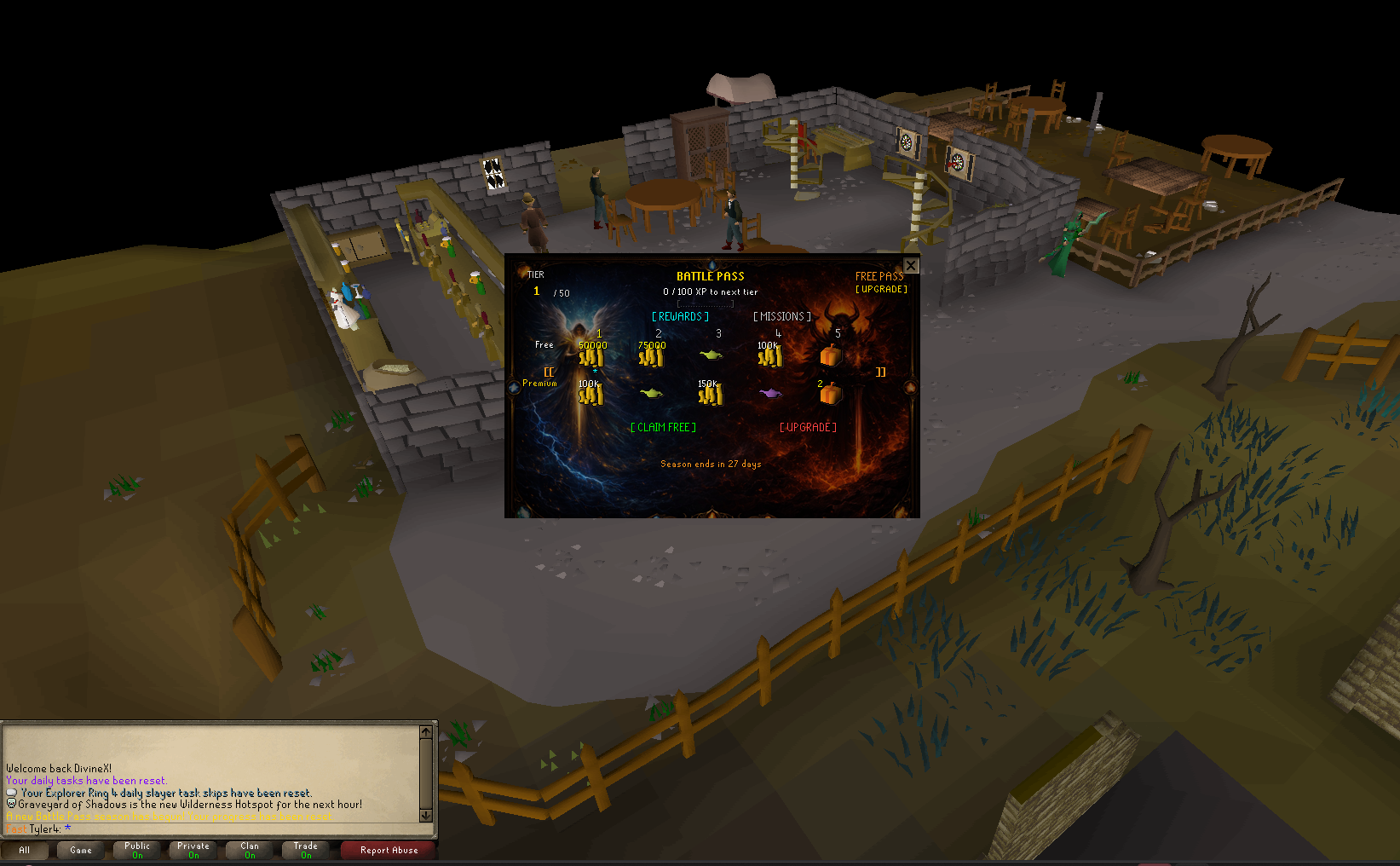Open the REWARDS tab
The width and height of the screenshot is (1400, 866).
click(x=679, y=316)
